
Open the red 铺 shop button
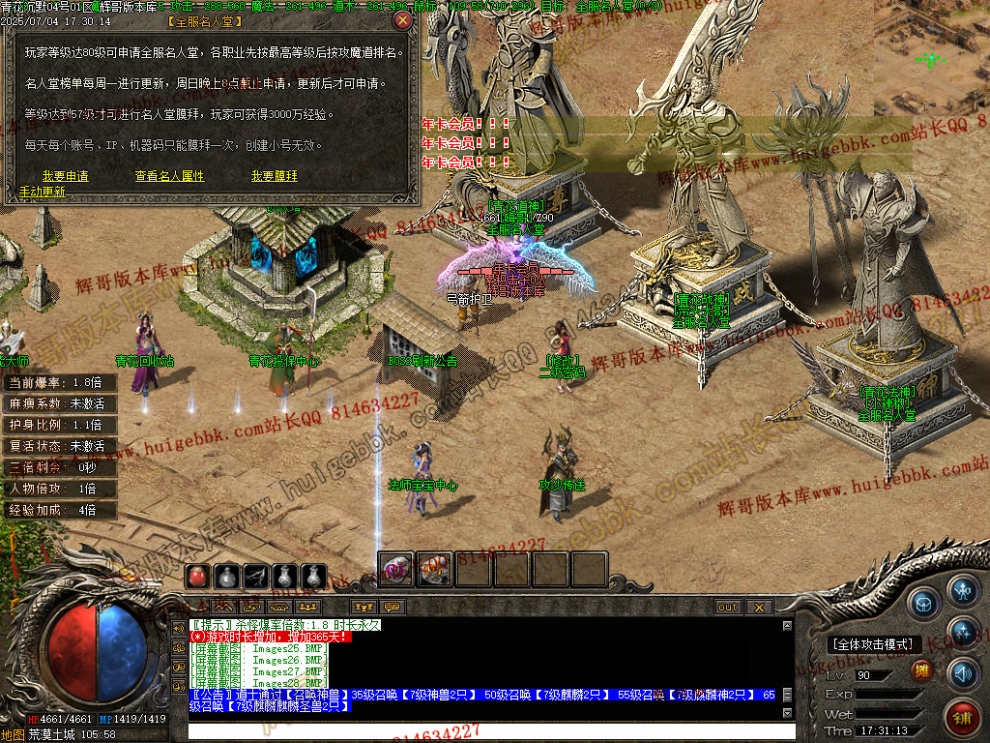tap(962, 716)
